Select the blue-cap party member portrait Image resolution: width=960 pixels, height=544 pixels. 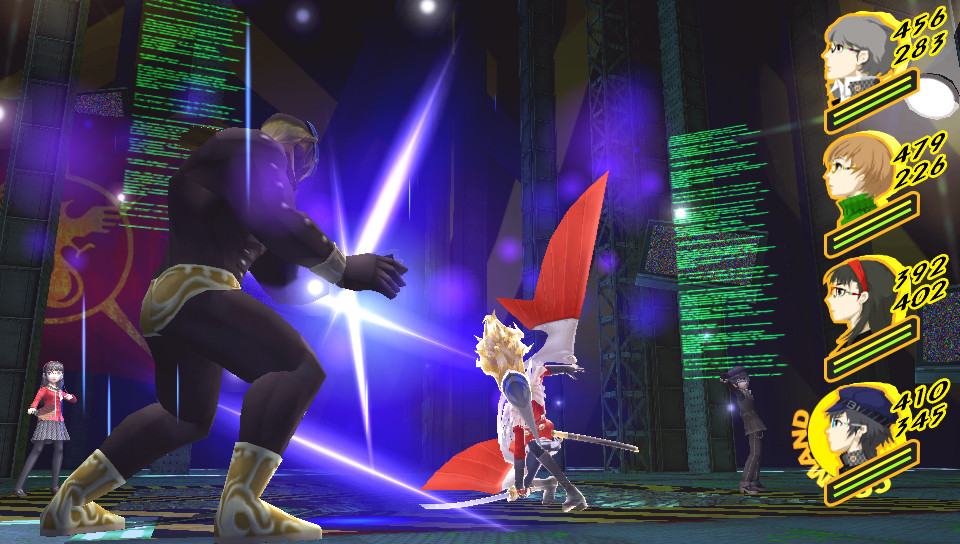(850, 428)
